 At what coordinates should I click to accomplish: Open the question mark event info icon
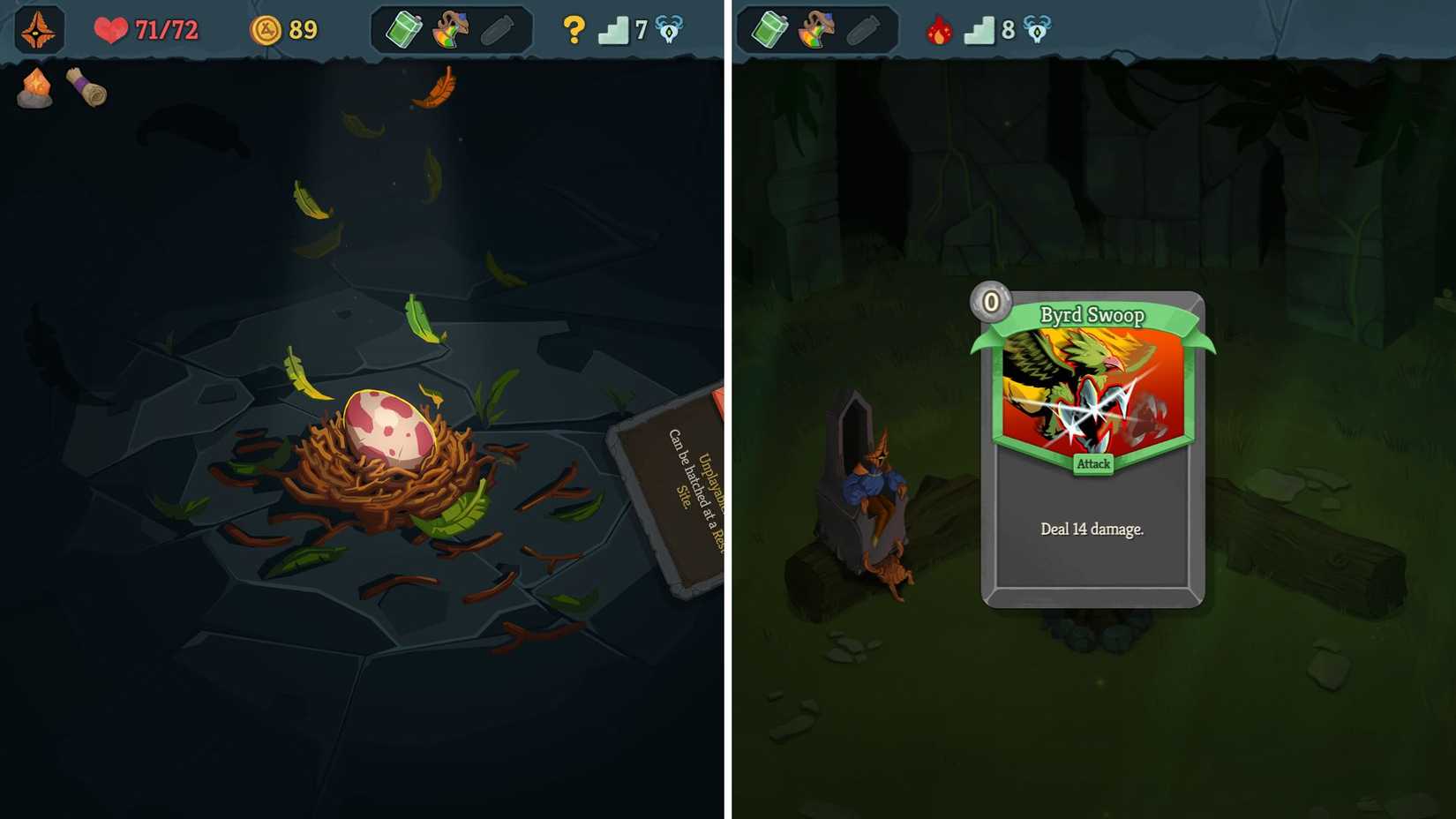click(x=574, y=29)
